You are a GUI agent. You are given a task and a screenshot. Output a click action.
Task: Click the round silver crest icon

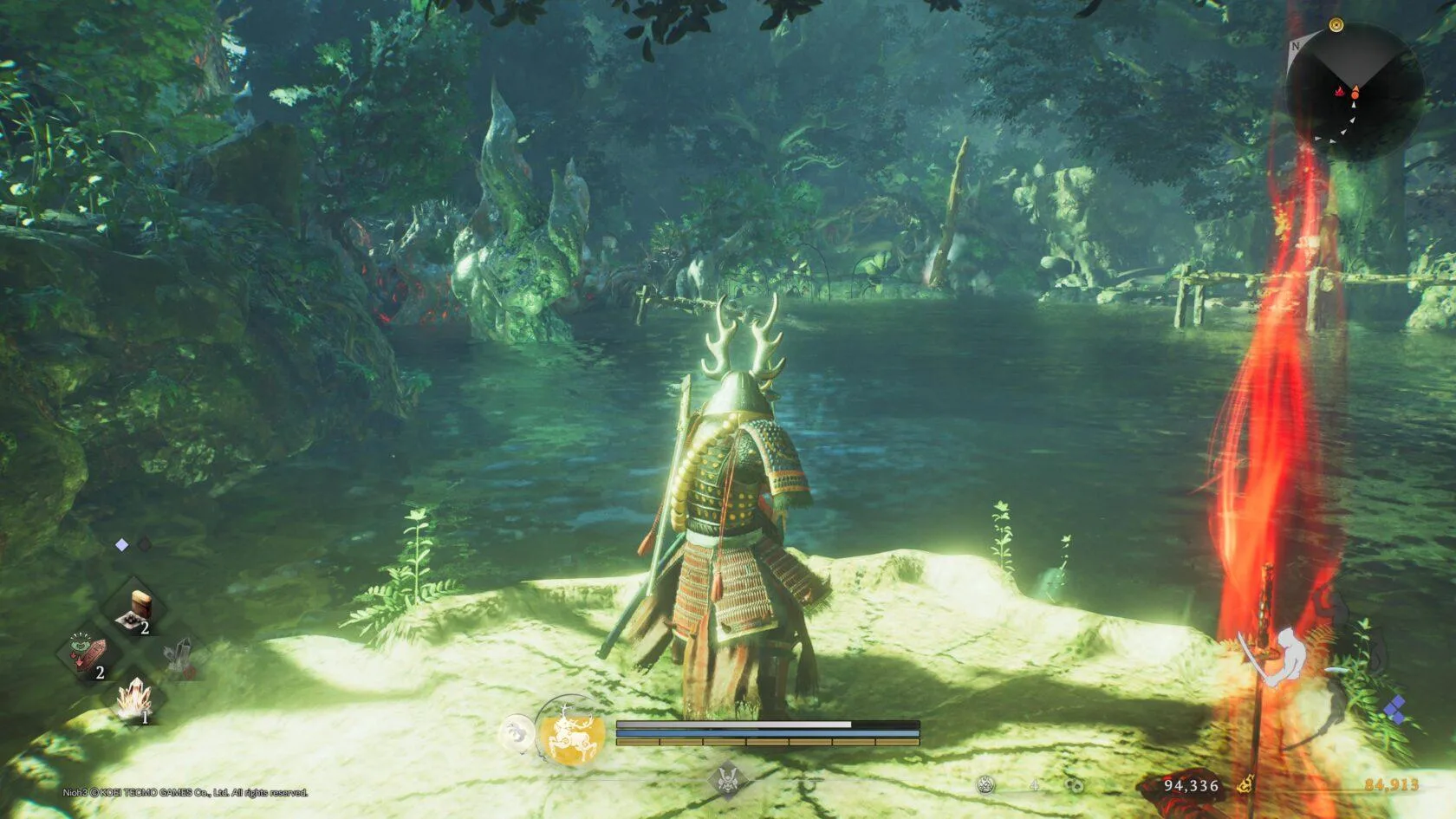985,785
